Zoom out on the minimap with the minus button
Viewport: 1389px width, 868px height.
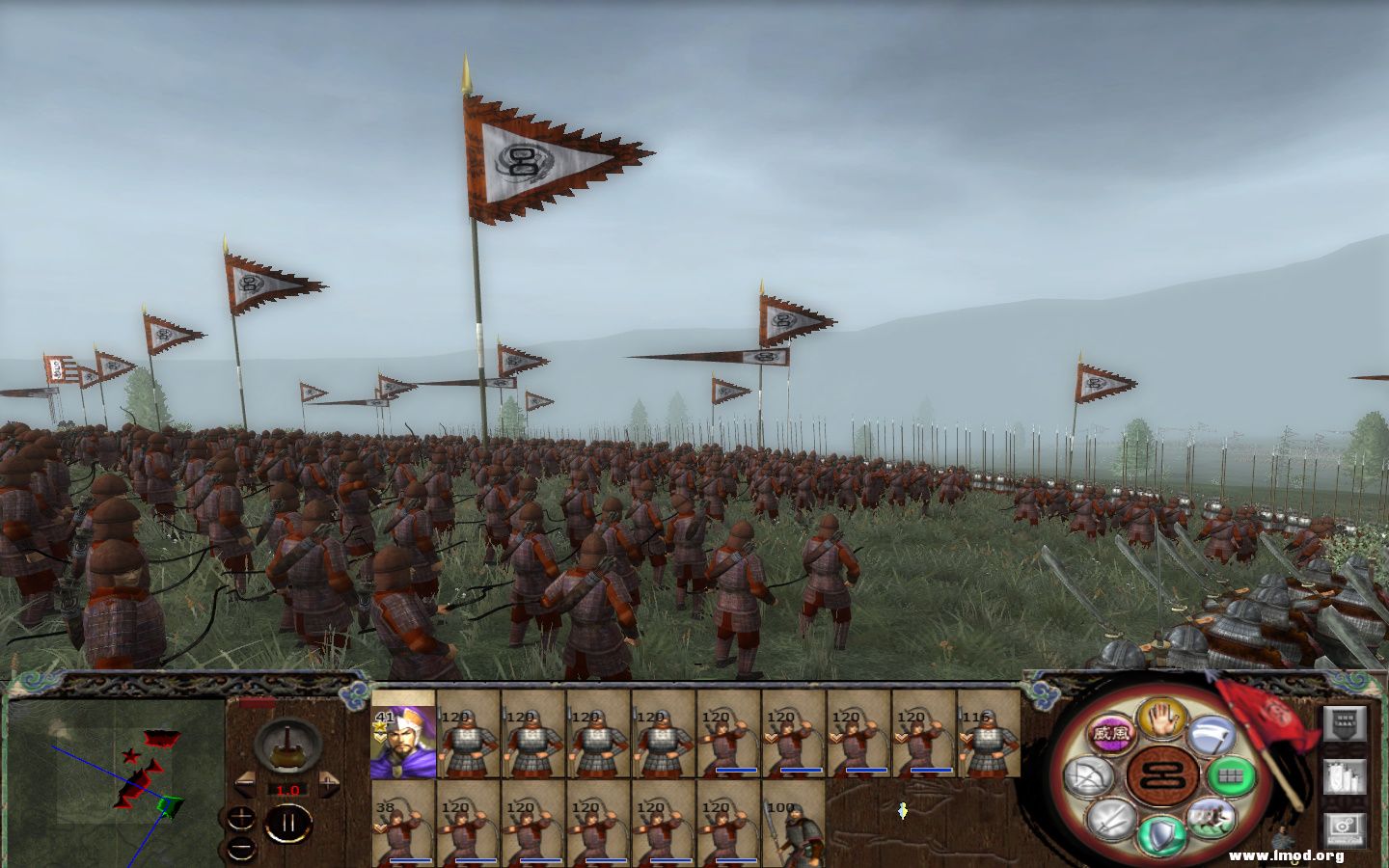coord(240,847)
